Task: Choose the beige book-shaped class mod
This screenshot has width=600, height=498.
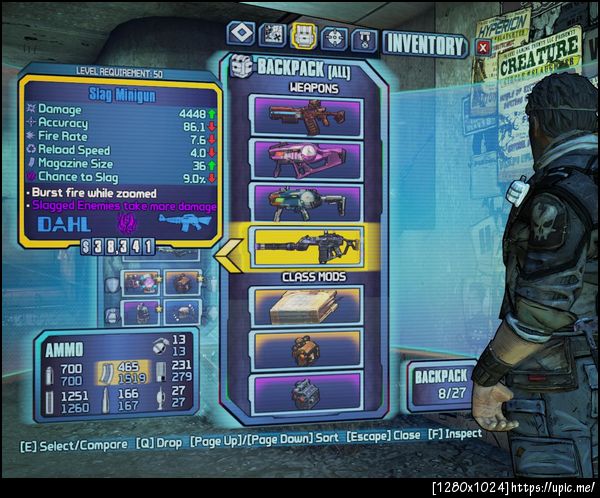Action: click(305, 305)
